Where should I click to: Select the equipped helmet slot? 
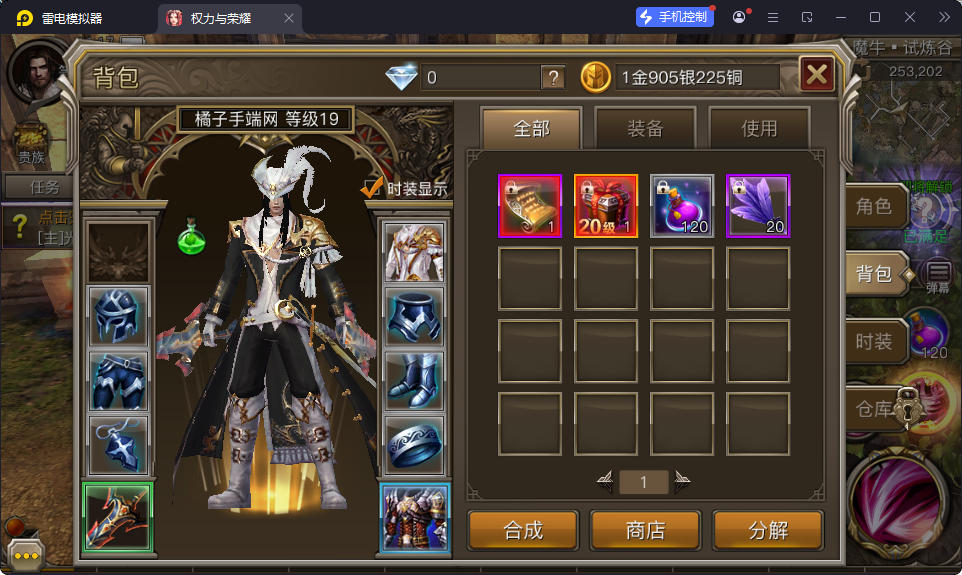tap(119, 316)
